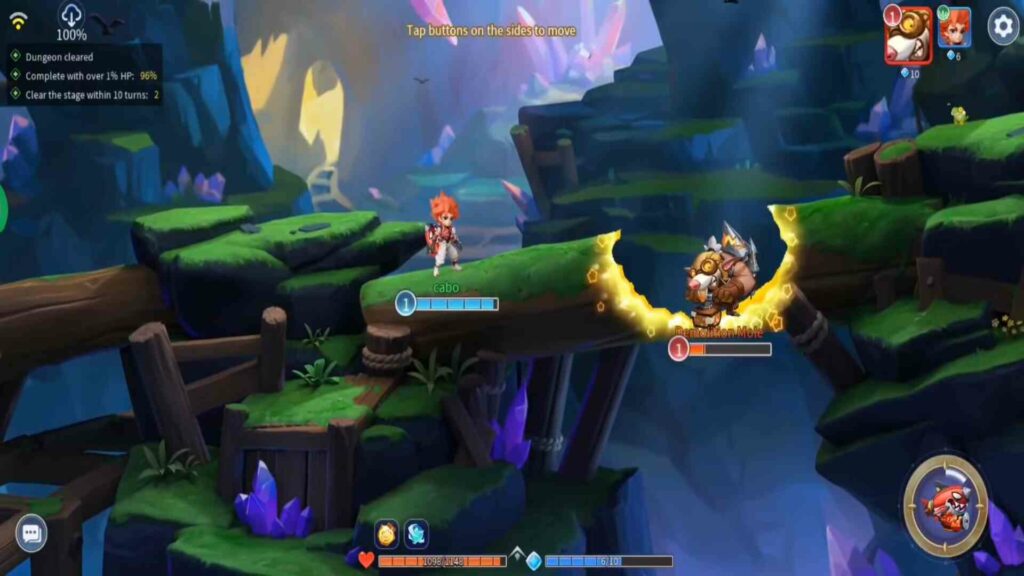
Task: Activate the red airship skill button
Action: point(945,505)
